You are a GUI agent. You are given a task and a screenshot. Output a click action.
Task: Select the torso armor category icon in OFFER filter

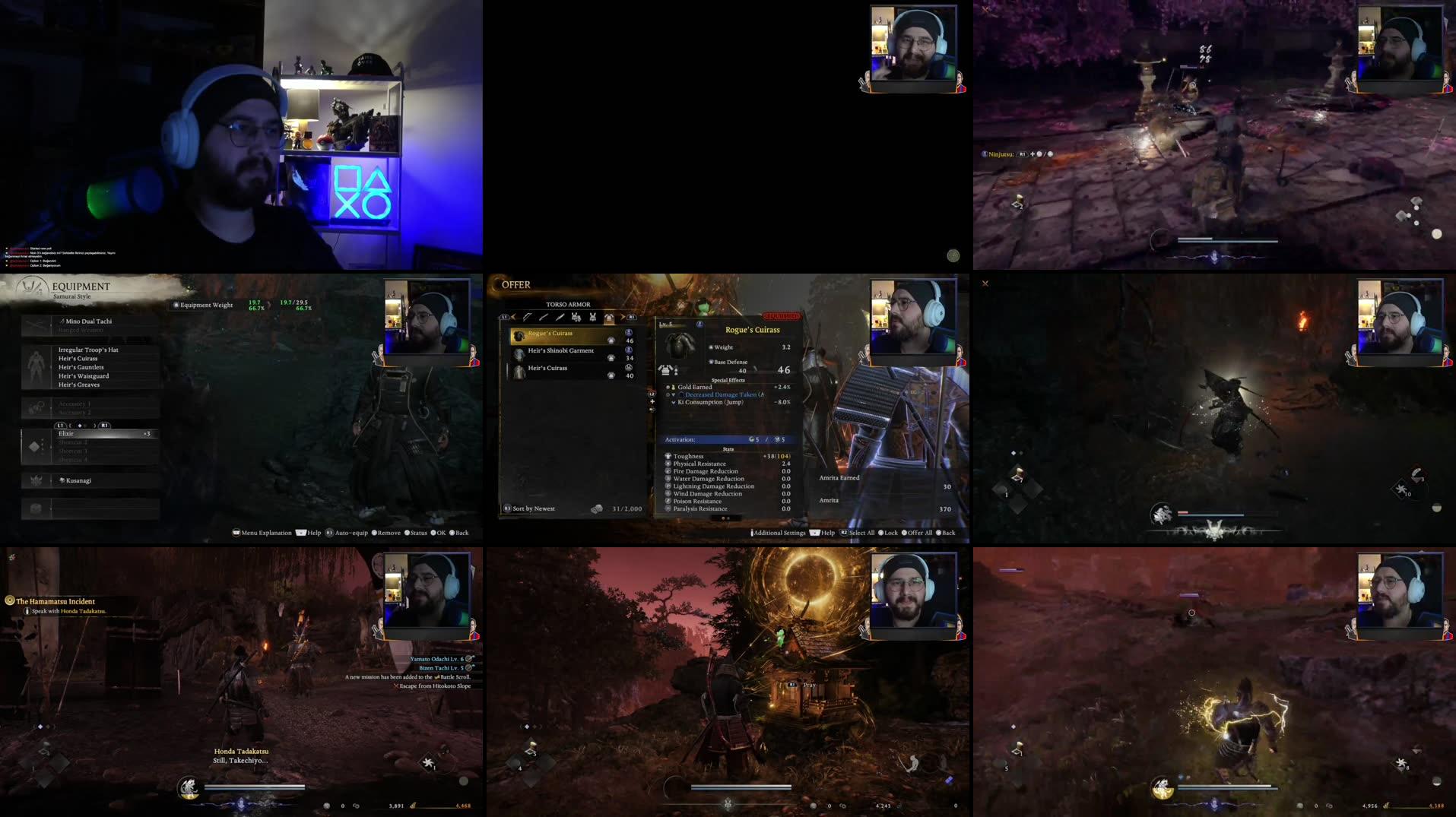[x=609, y=317]
